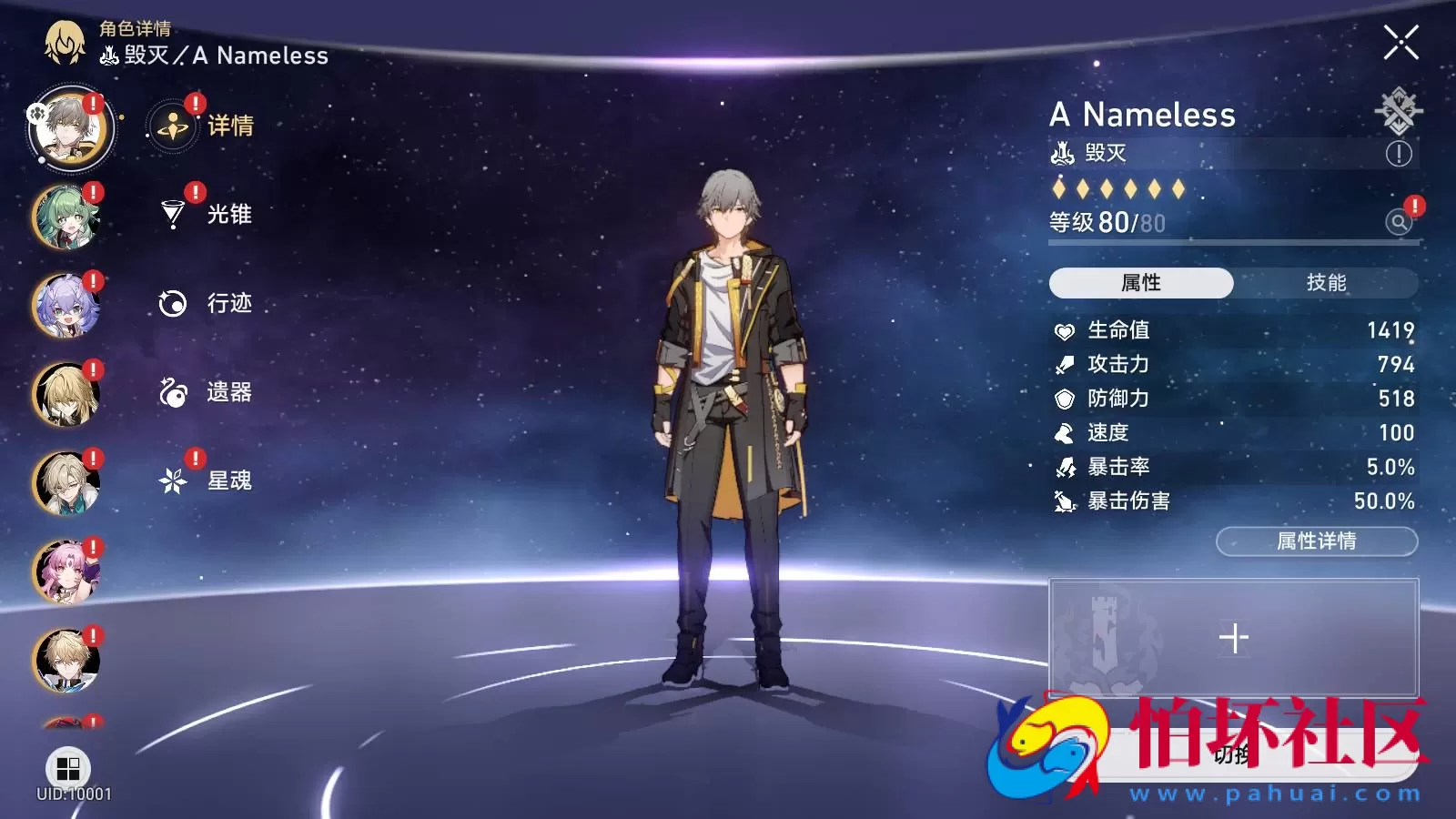This screenshot has height=819, width=1456.
Task: Select the green-haired character portrait
Action: click(66, 217)
